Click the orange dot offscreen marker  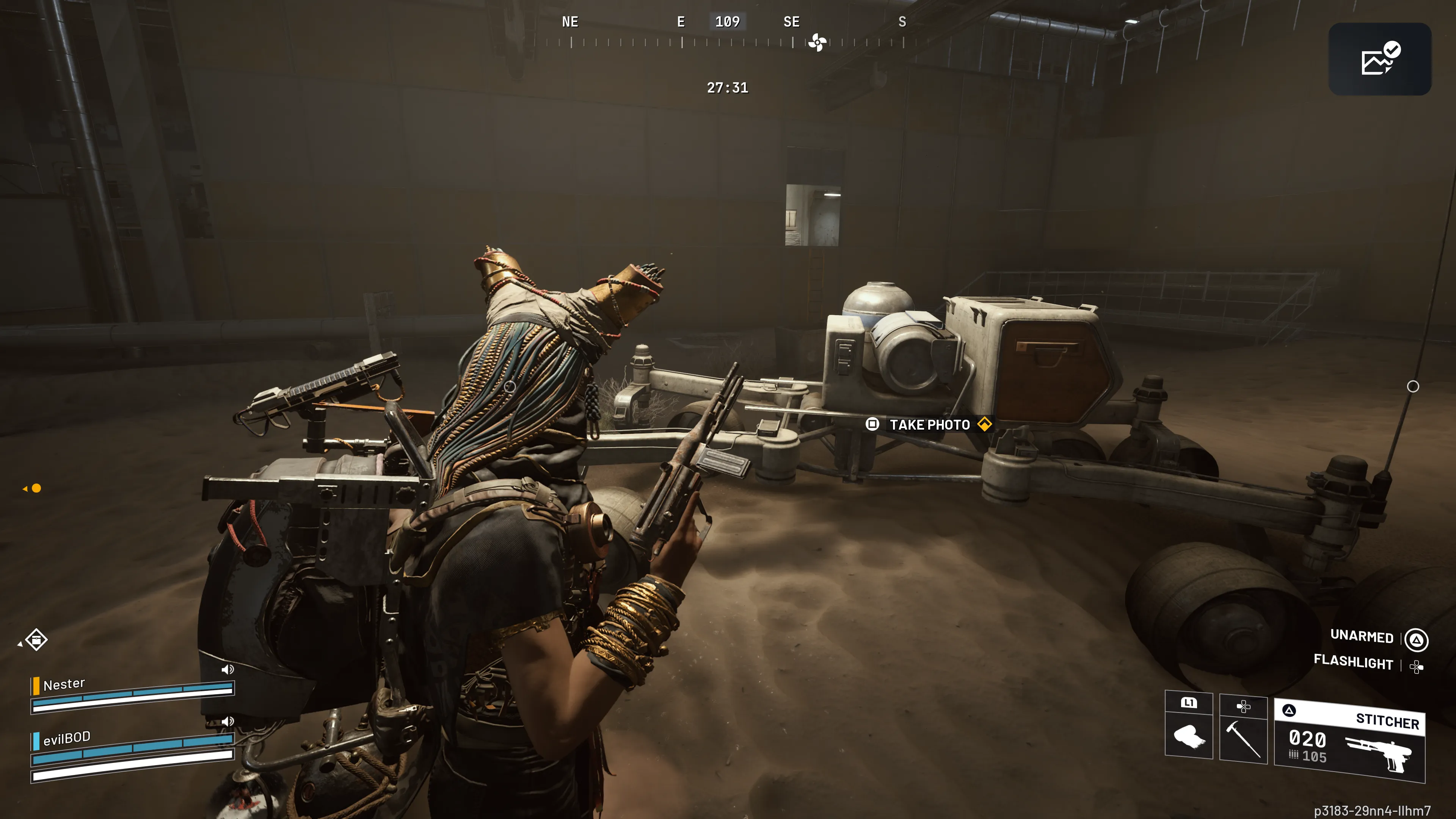click(36, 488)
